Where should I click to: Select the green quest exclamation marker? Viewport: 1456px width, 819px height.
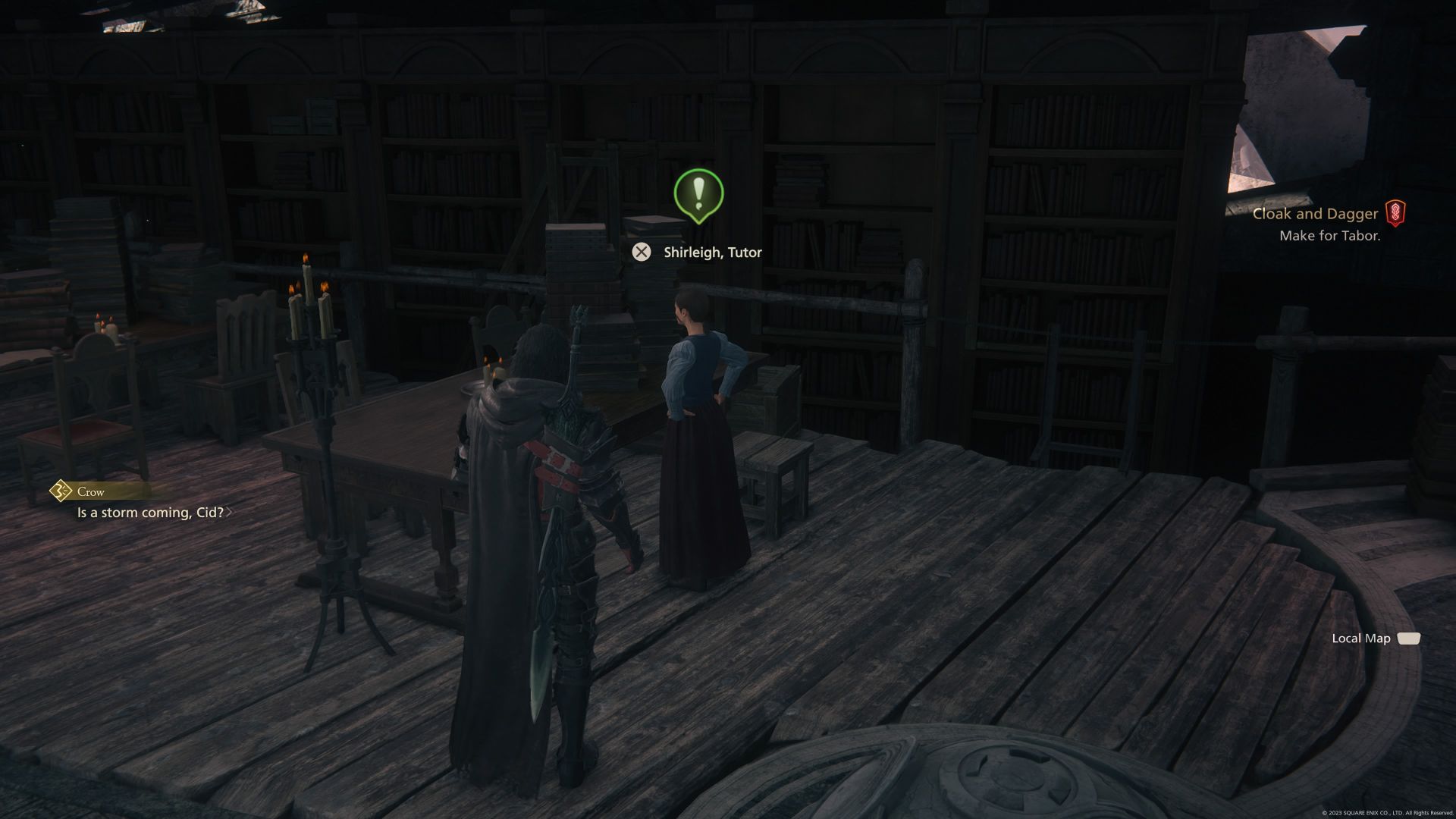point(698,194)
